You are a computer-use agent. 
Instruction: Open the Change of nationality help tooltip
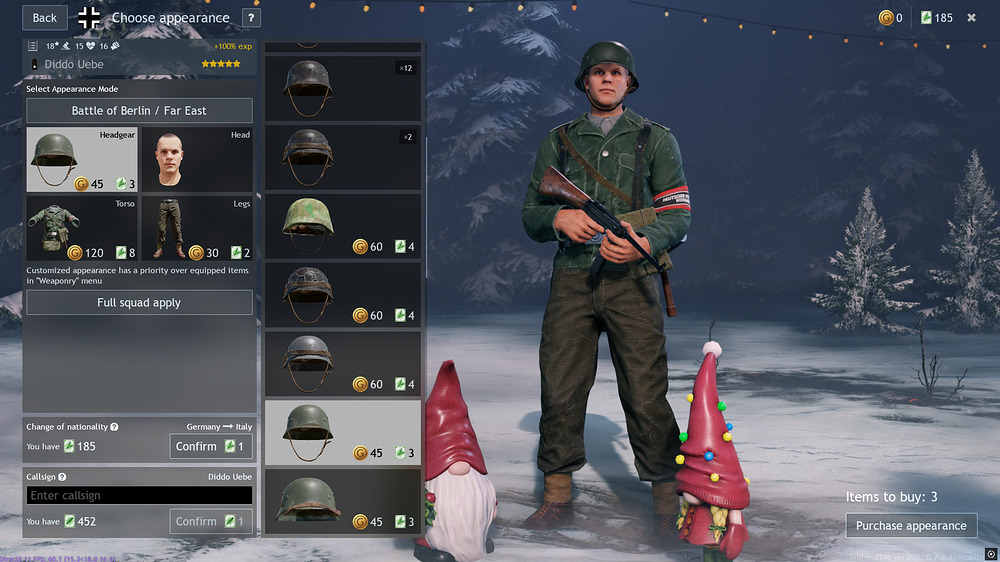[114, 427]
